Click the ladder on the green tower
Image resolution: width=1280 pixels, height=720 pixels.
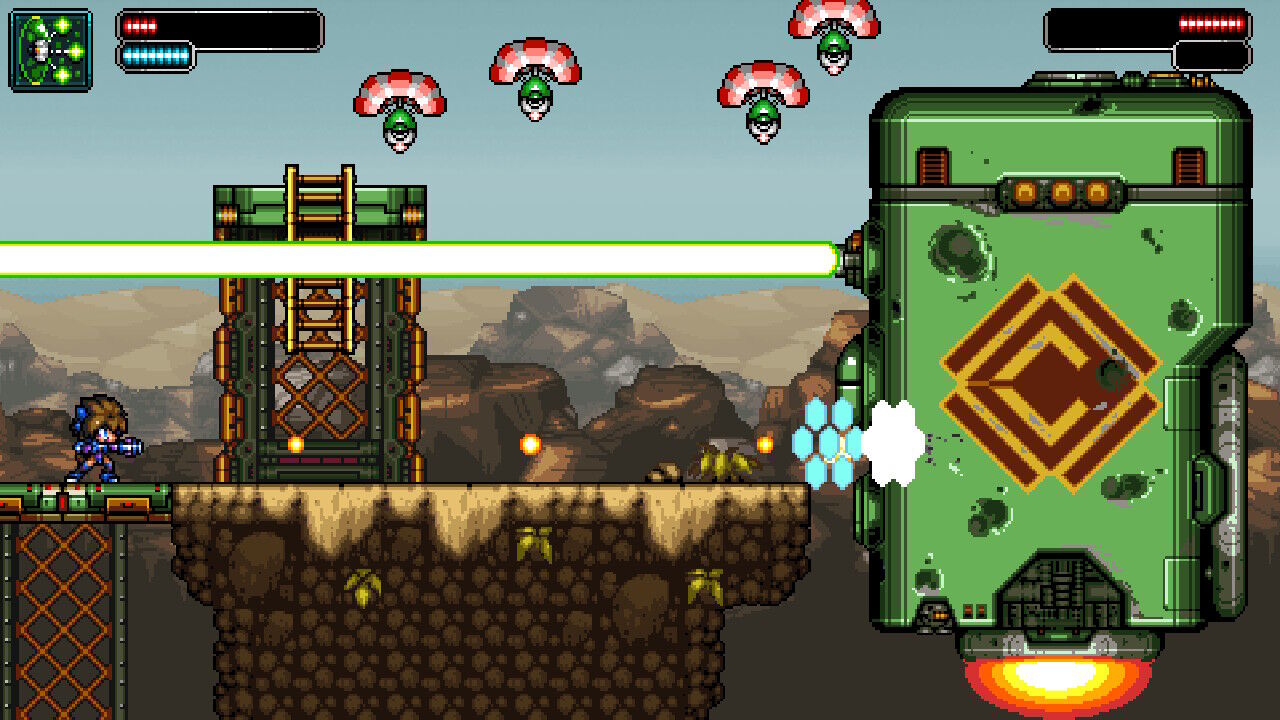[318, 200]
